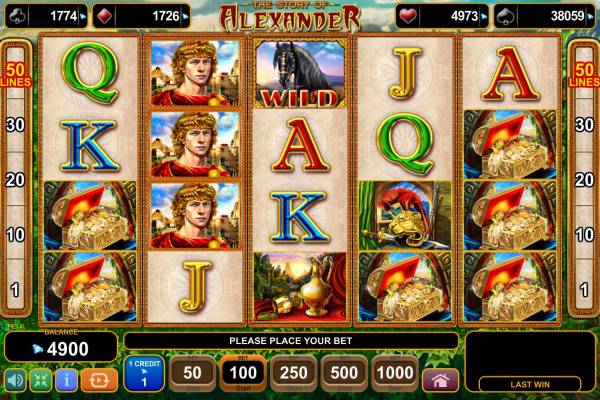Change the 1 credit denomination
The width and height of the screenshot is (600, 400).
point(145,374)
